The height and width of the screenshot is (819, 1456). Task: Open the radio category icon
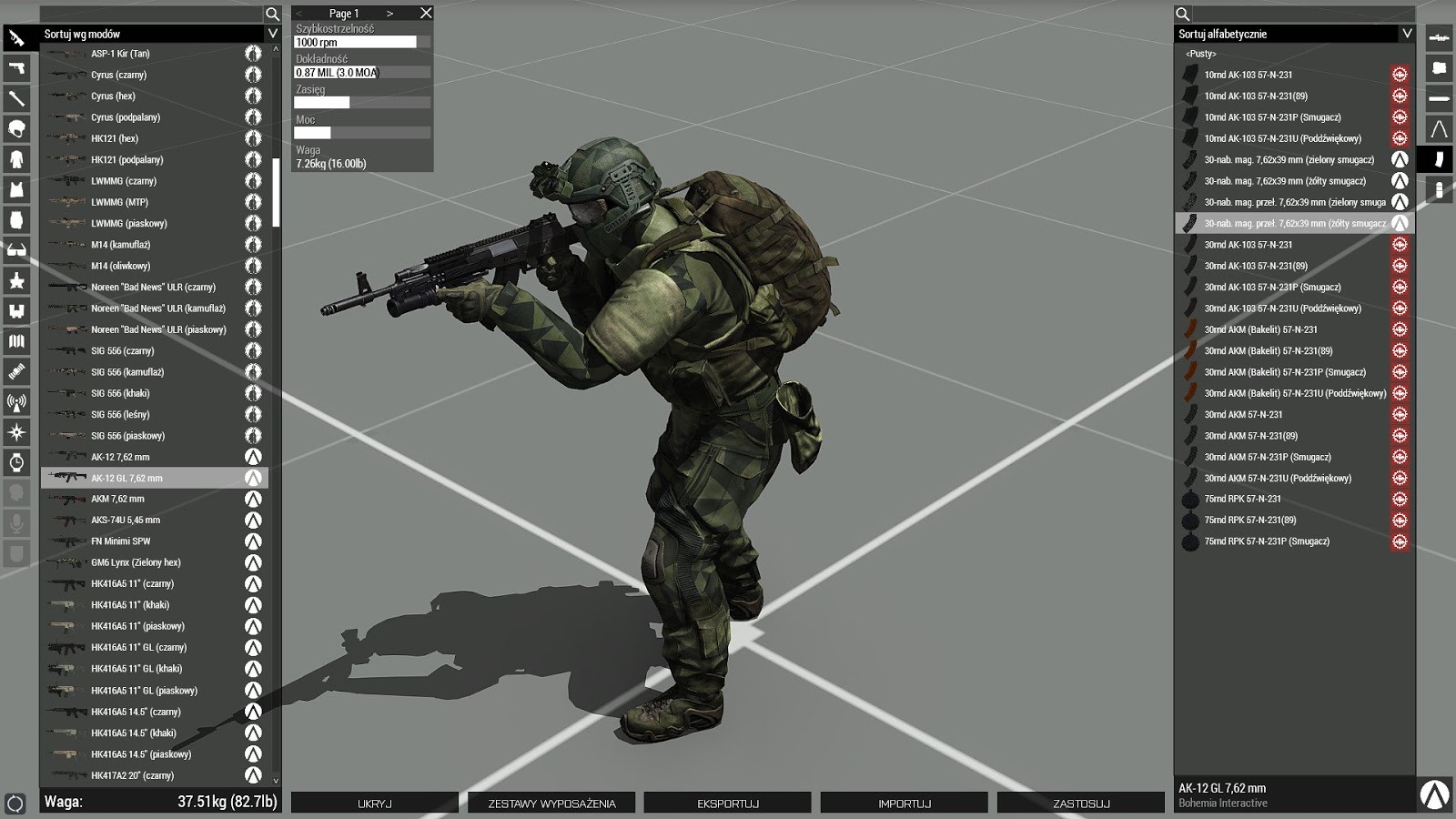(14, 401)
